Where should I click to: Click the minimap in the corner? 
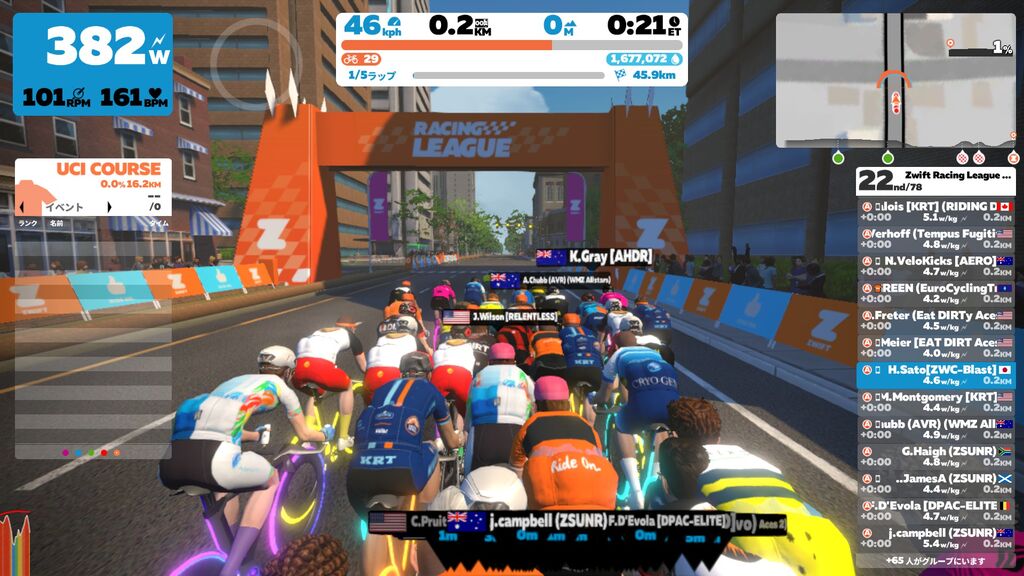[895, 80]
